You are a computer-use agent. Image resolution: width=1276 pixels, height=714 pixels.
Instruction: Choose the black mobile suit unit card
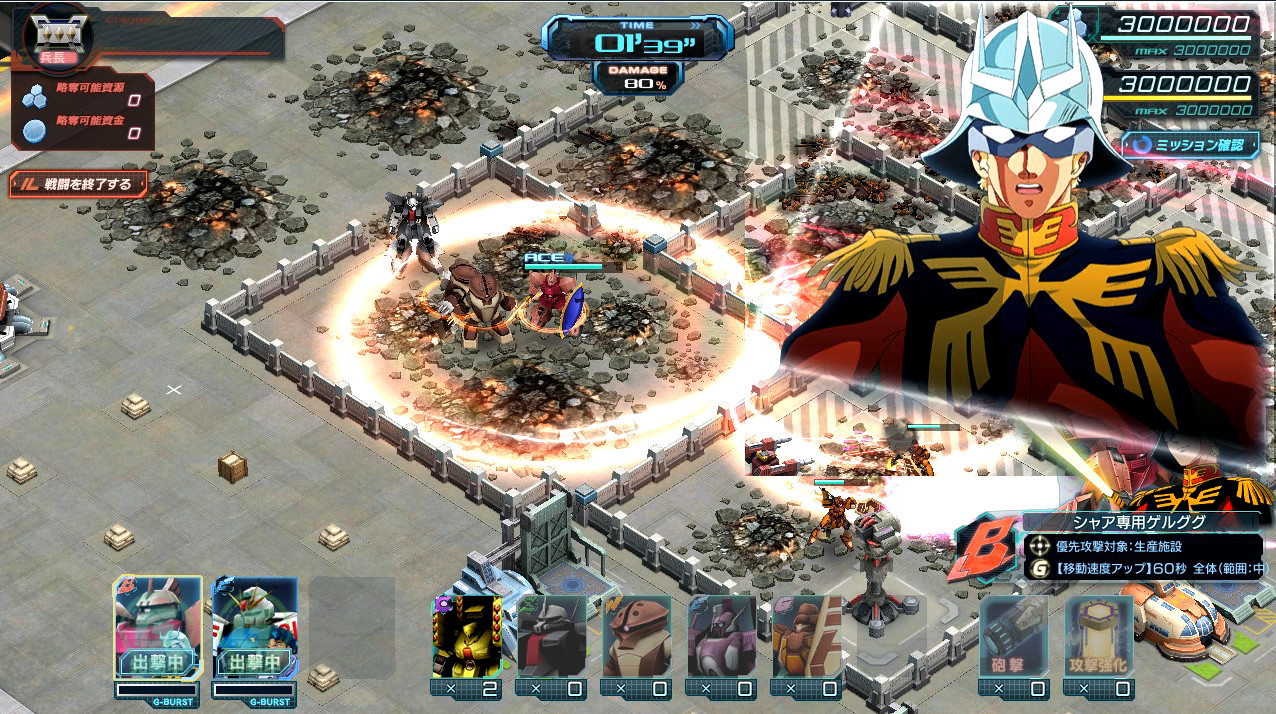coord(551,636)
